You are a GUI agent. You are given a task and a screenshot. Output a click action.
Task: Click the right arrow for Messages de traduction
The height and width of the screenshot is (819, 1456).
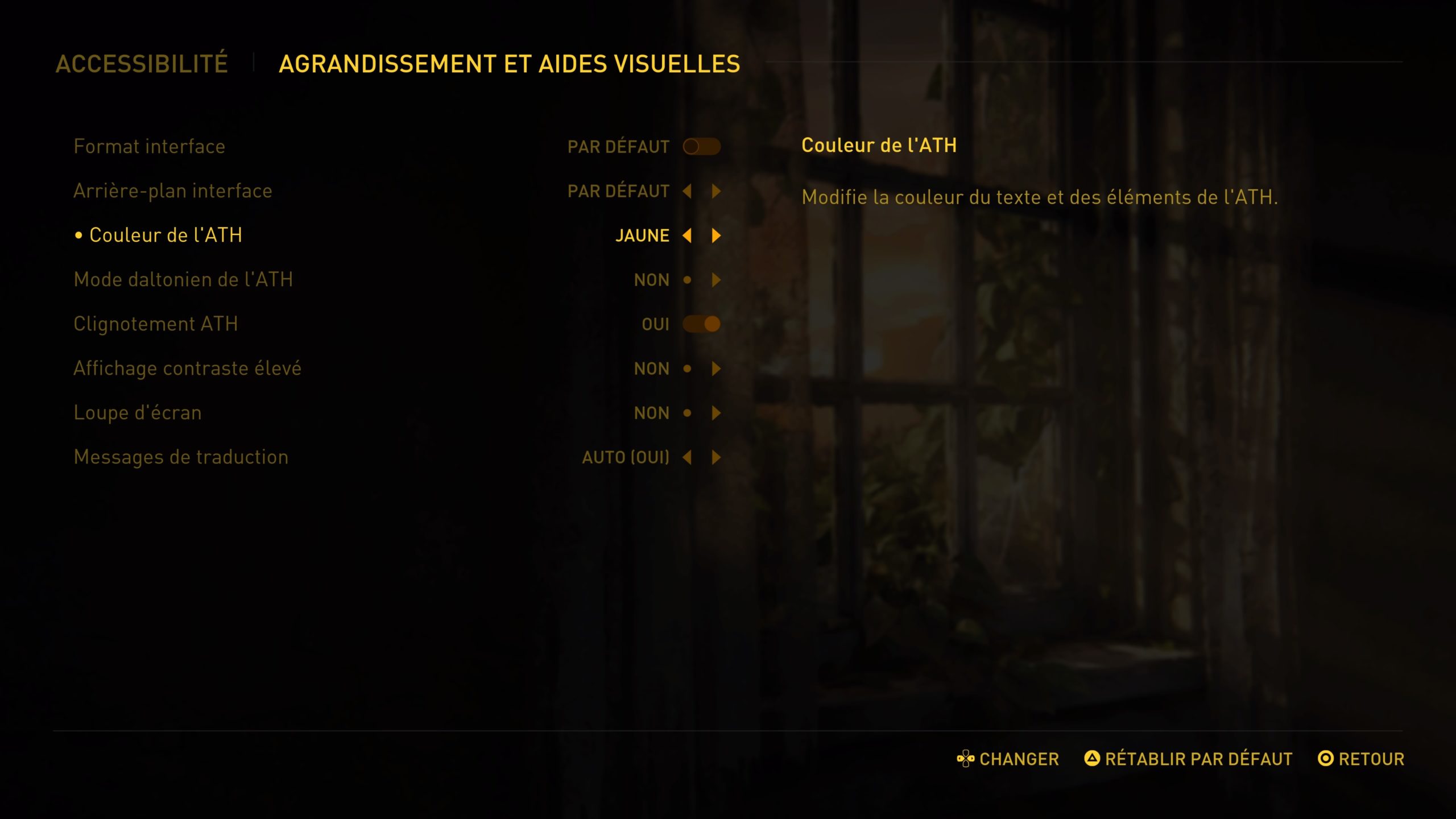[716, 457]
